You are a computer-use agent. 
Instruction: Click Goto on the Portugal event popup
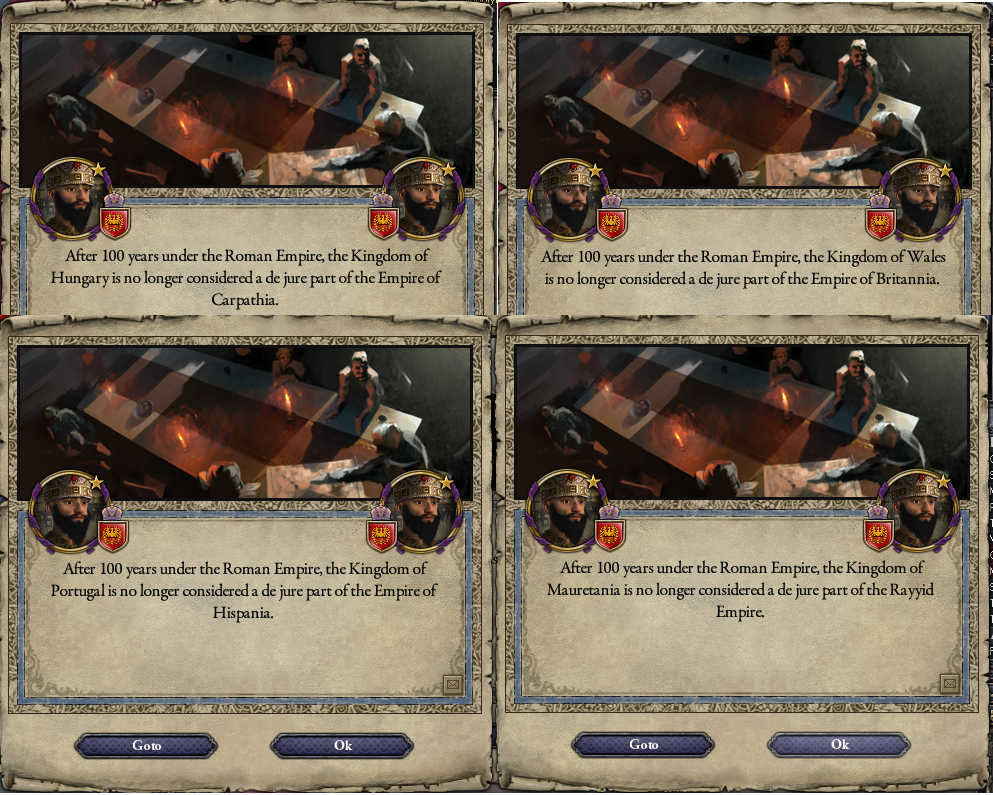click(146, 746)
